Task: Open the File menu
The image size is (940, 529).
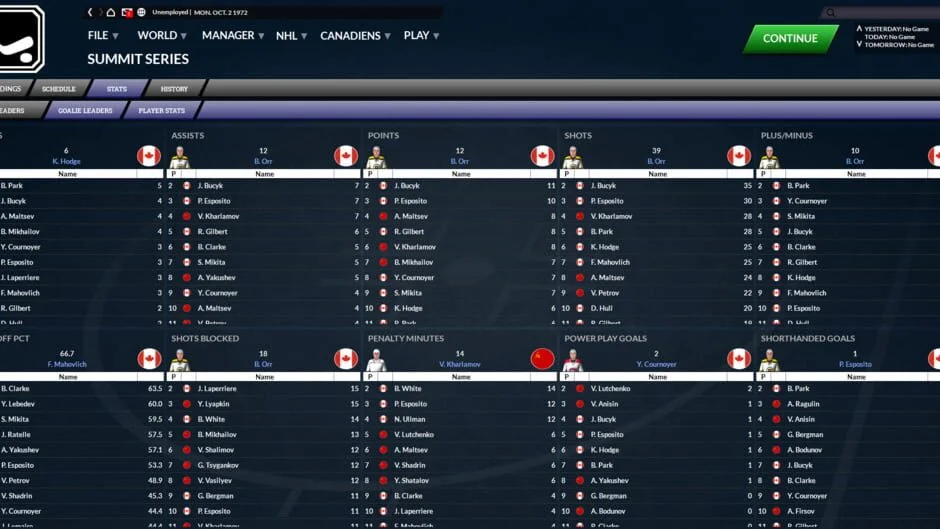Action: 102,36
